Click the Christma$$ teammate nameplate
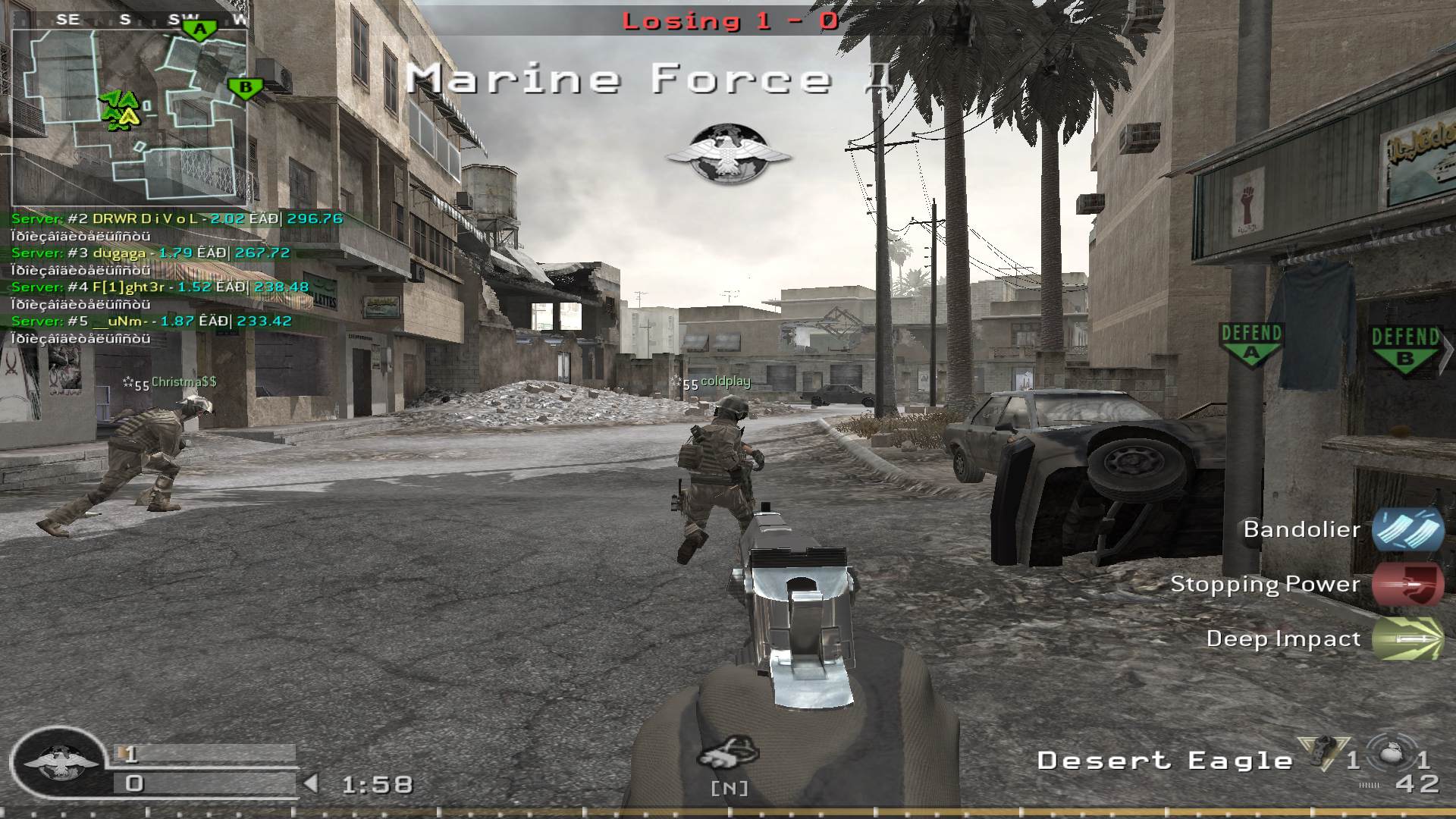Viewport: 1456px width, 819px height. [x=180, y=383]
